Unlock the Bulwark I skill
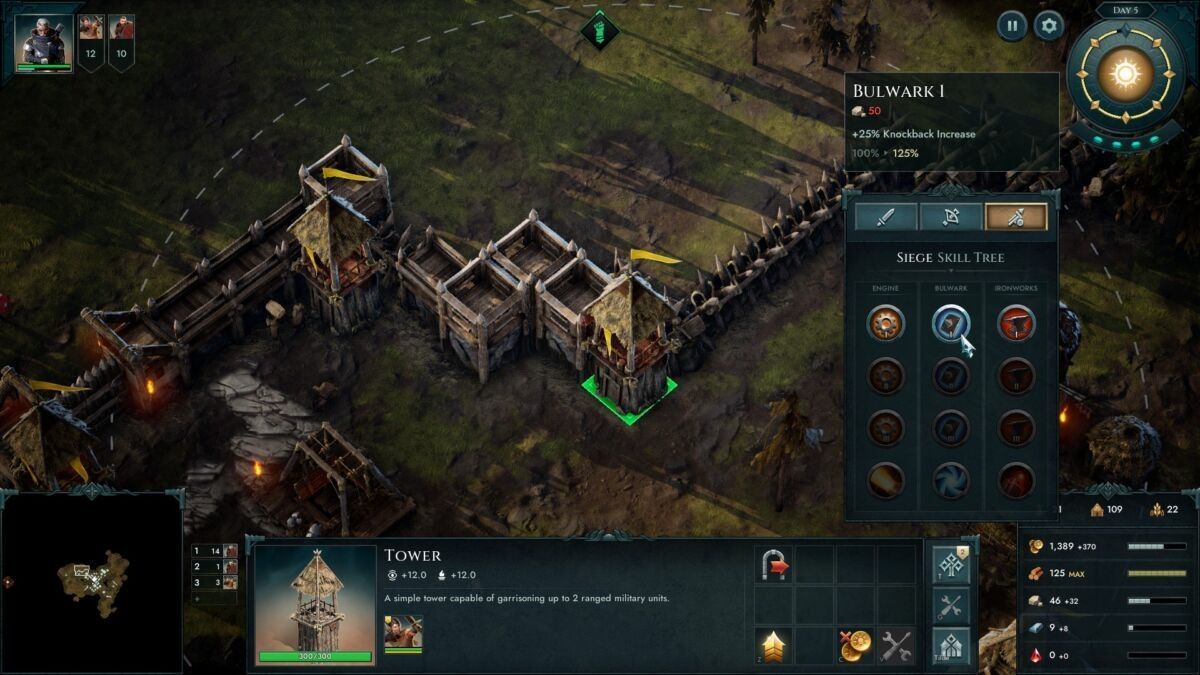Screen dimensions: 1200x675 (x=951, y=323)
